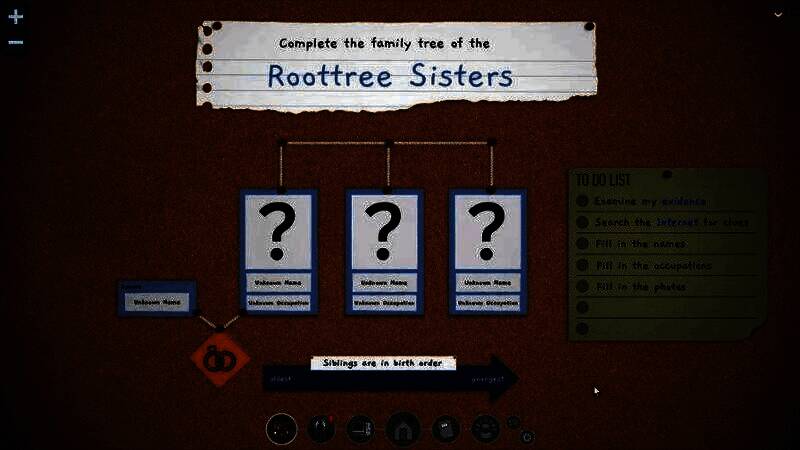Zoom out with the minus button
The width and height of the screenshot is (800, 450).
tap(15, 42)
